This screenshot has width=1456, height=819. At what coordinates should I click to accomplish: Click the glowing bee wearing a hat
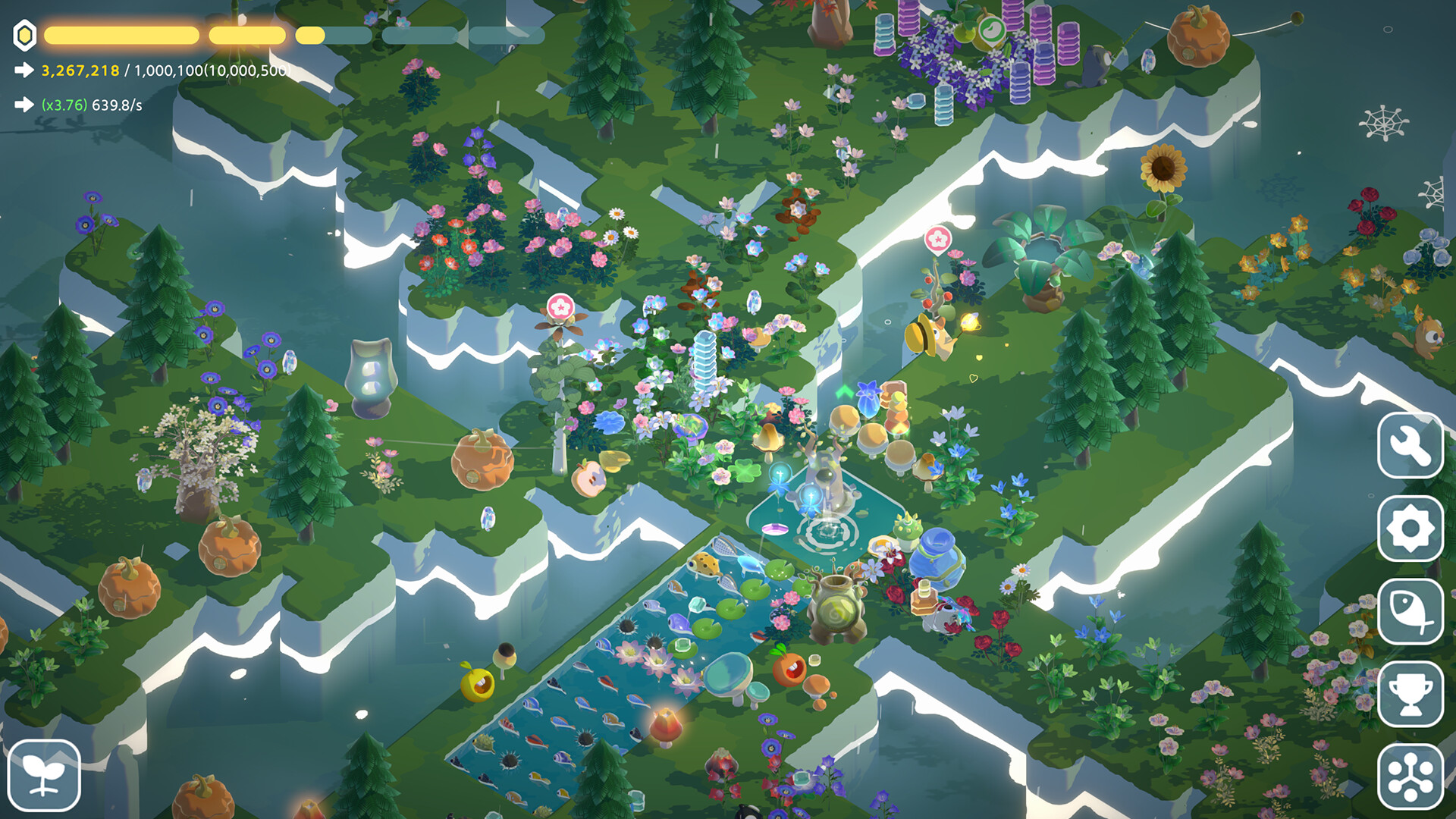pyautogui.click(x=931, y=336)
